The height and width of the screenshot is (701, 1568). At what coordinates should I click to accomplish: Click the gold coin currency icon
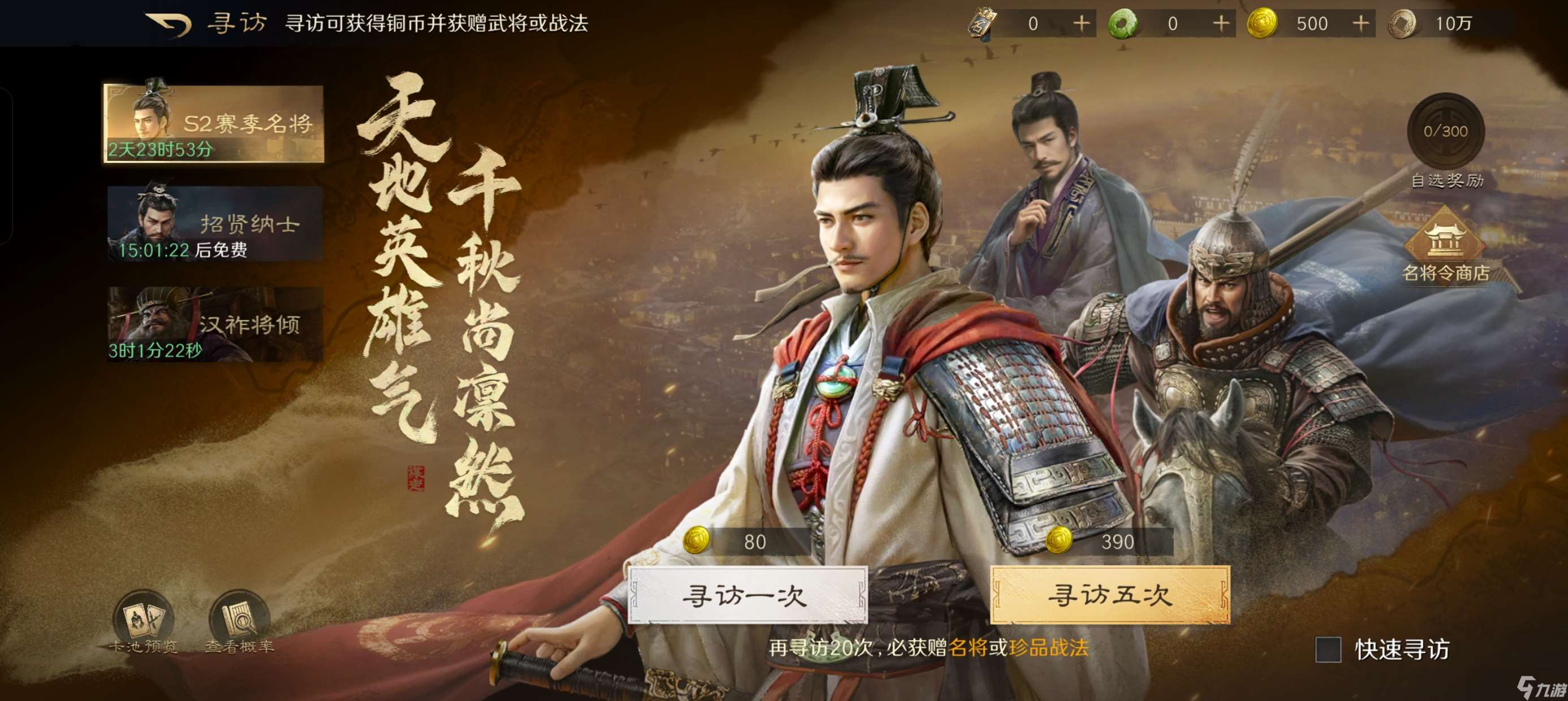[1263, 23]
